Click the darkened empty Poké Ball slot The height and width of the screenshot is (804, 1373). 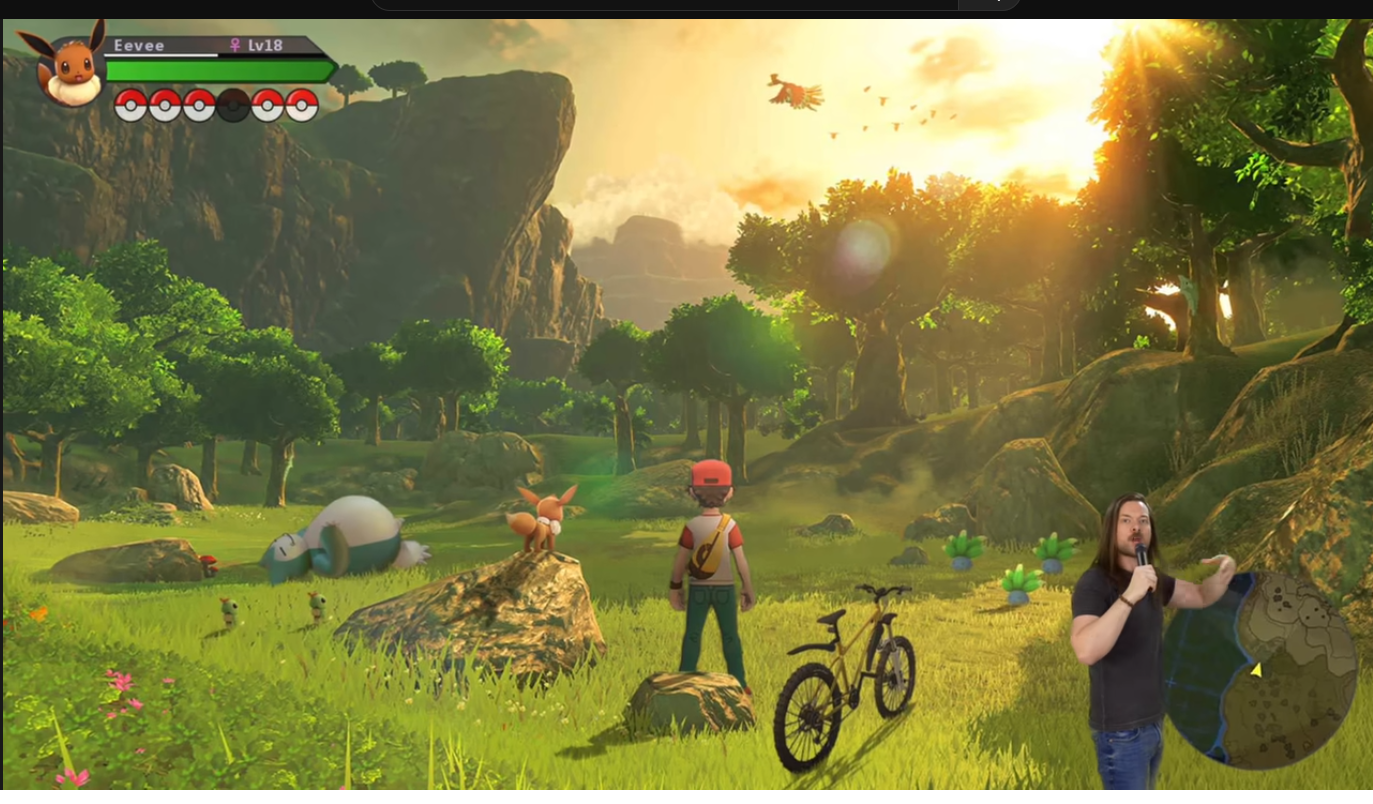pyautogui.click(x=233, y=105)
